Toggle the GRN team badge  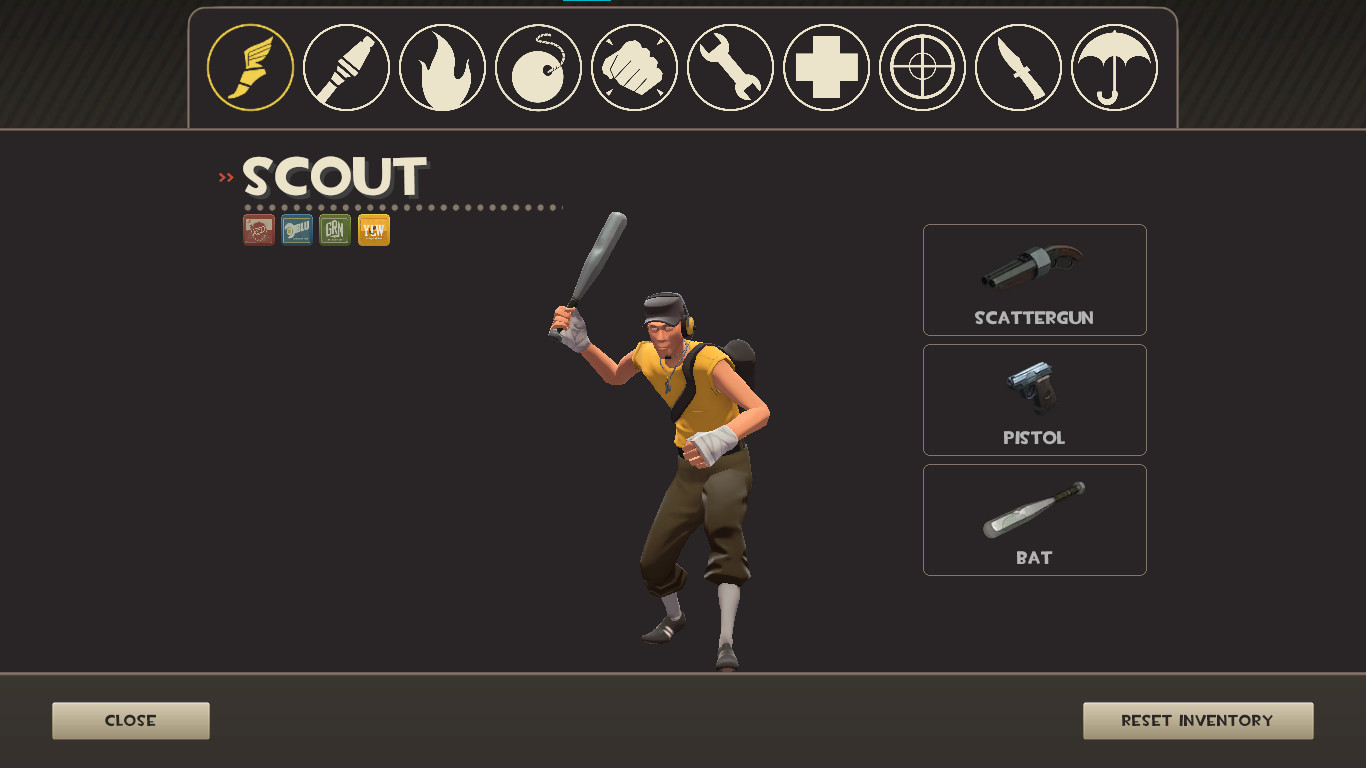335,230
